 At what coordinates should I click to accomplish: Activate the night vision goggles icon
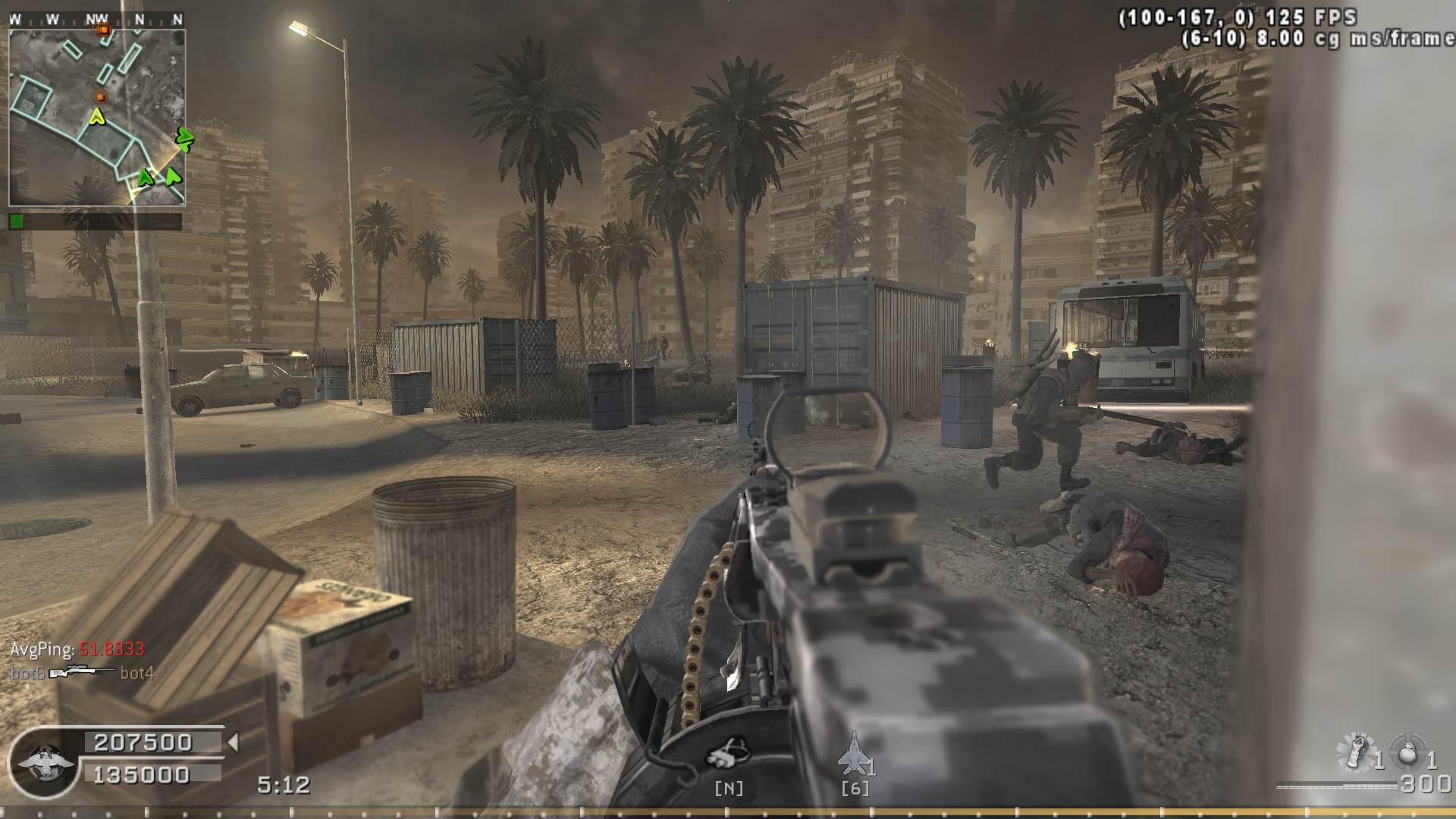(x=728, y=752)
